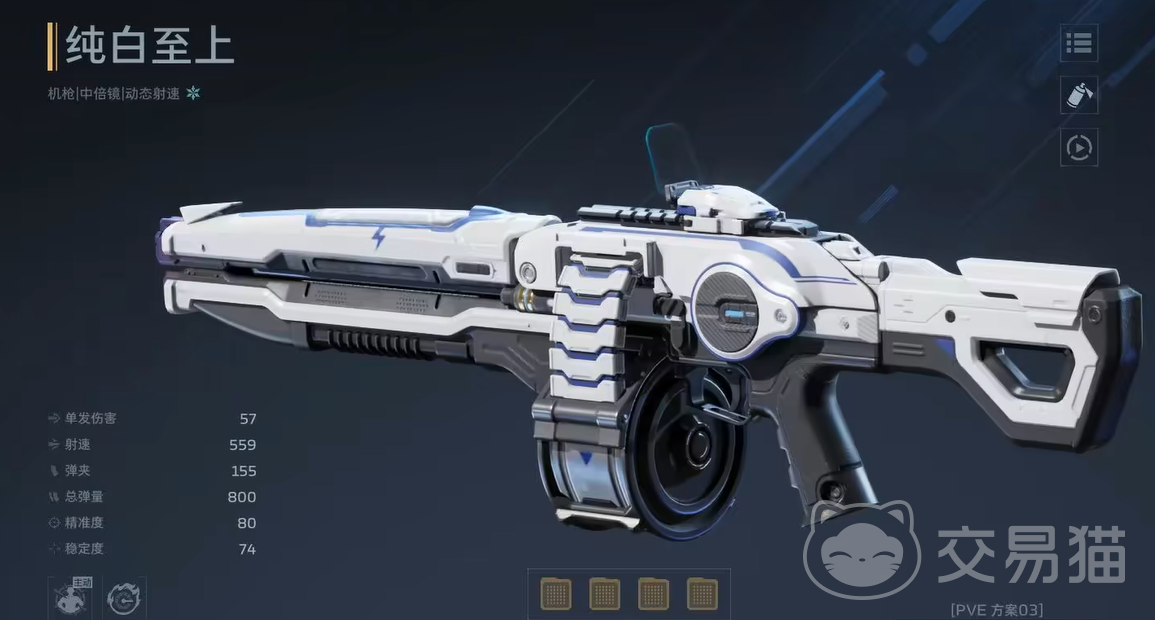Select the active skill figure icon

[x=70, y=597]
